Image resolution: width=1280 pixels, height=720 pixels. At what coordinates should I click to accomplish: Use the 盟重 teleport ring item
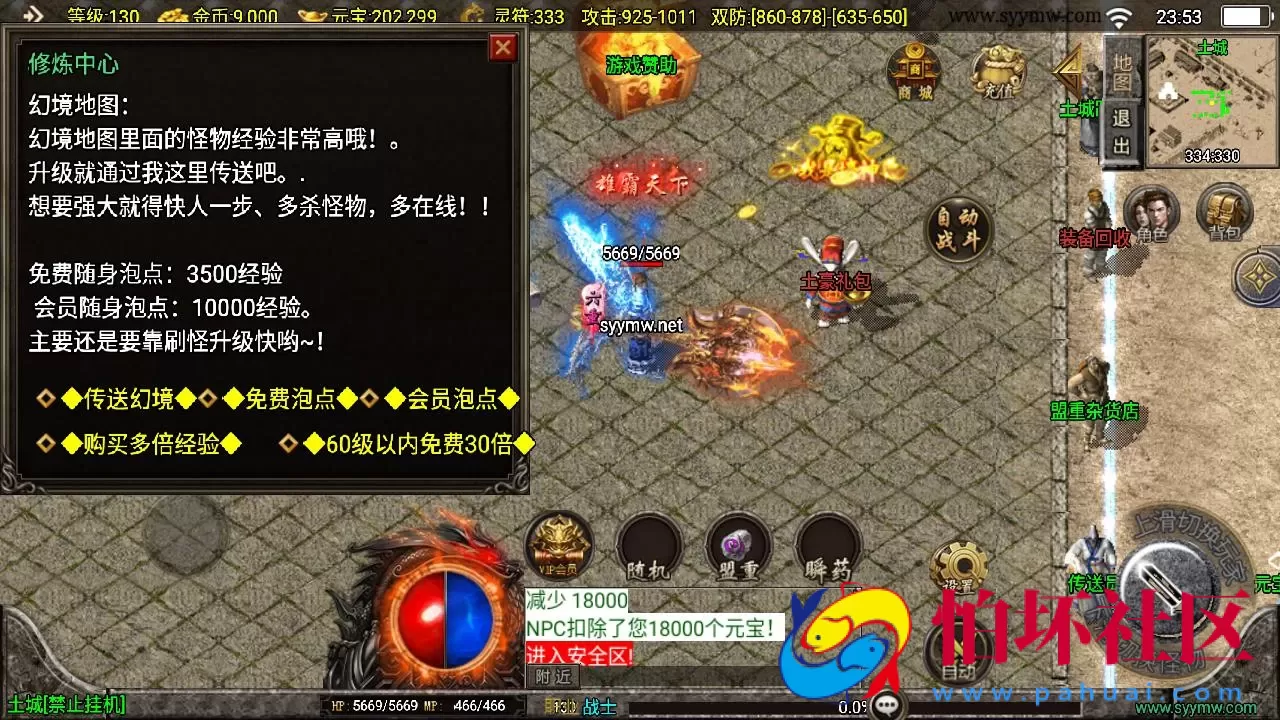[x=738, y=545]
